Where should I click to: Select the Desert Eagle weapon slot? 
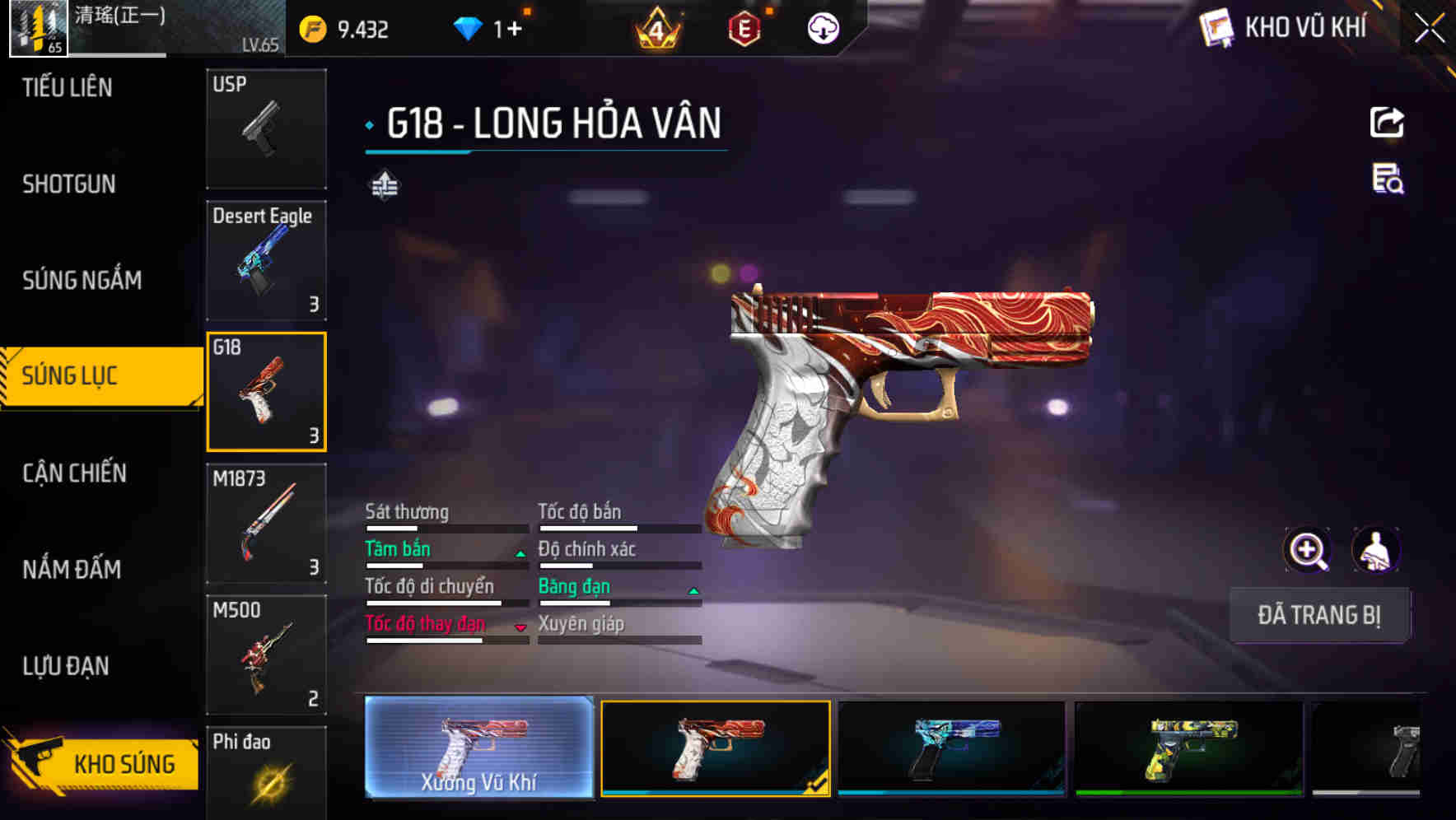point(266,260)
